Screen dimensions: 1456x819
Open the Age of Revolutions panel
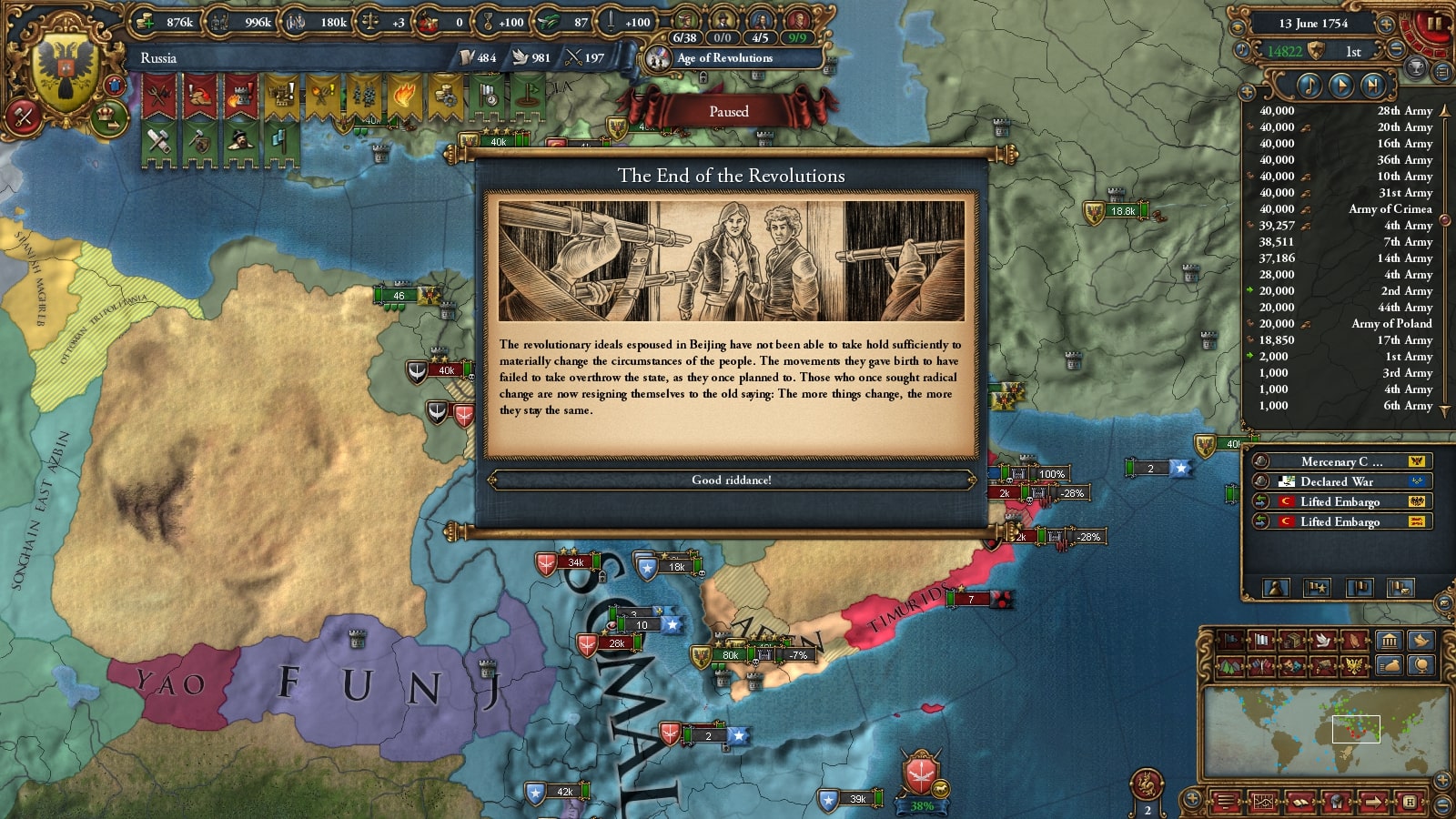723,58
